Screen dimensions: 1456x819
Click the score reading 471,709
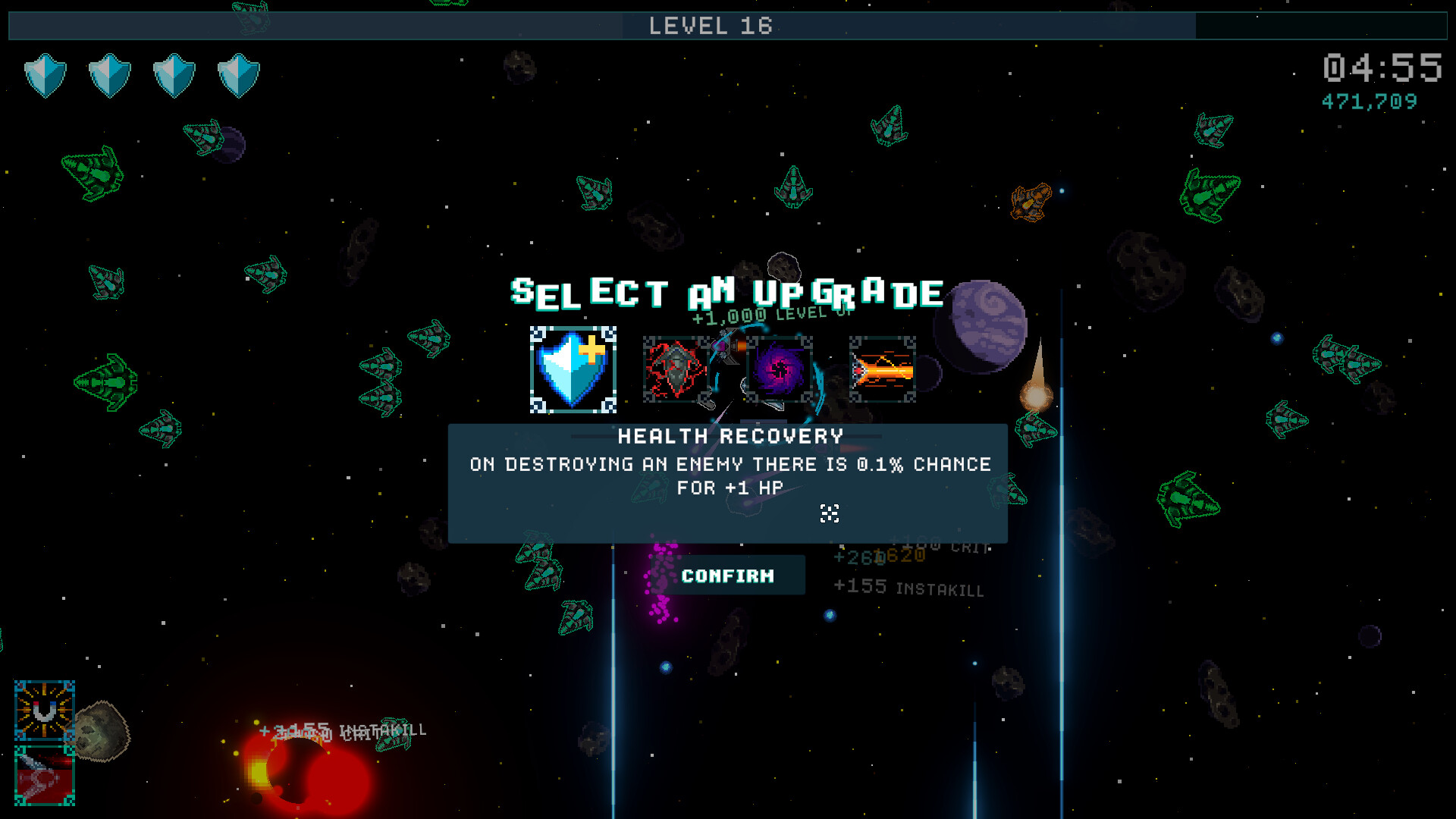coord(1369,99)
